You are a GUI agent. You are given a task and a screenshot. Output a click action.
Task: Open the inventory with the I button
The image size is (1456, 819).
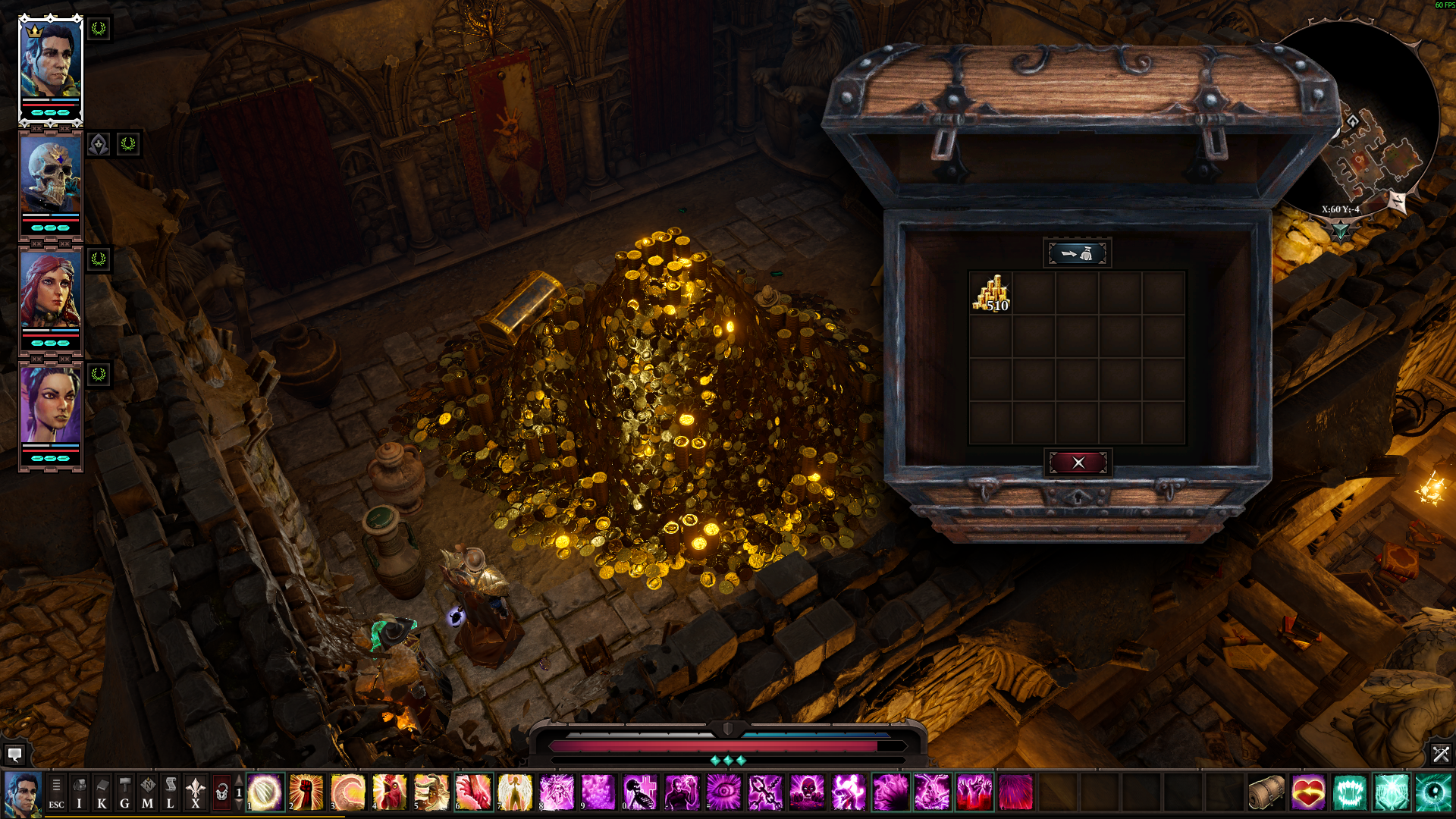tap(79, 793)
